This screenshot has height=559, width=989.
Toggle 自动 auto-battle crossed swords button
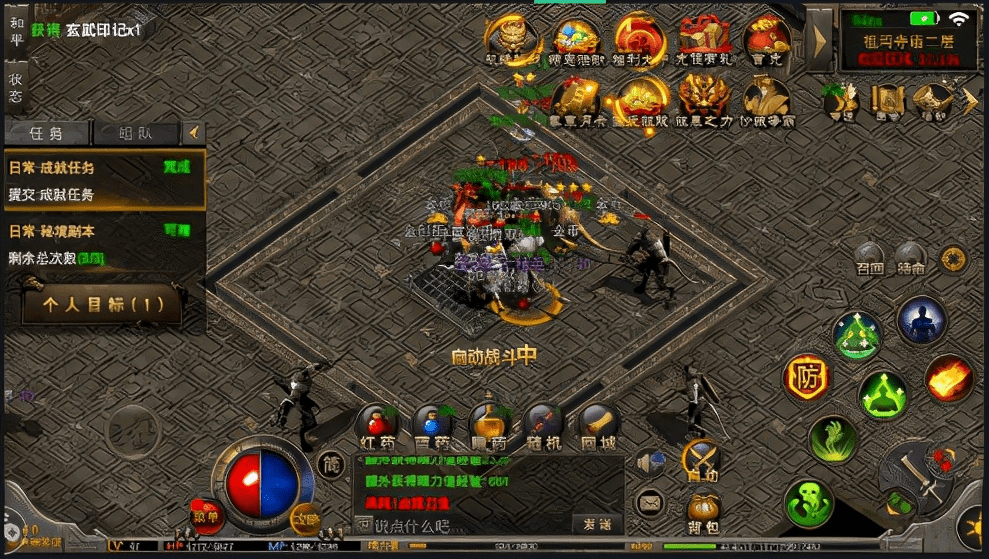point(702,460)
